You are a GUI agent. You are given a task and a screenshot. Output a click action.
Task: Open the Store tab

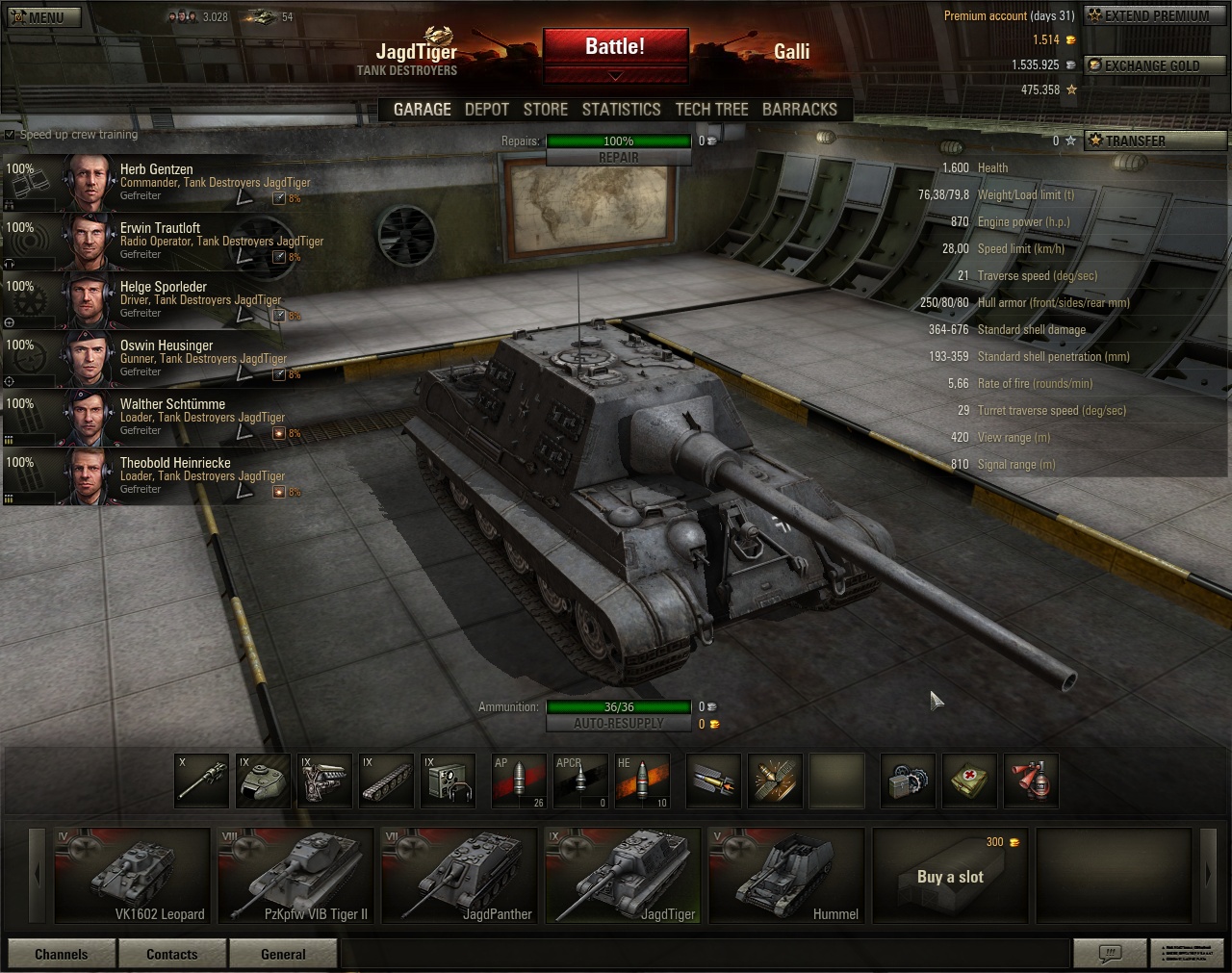tap(545, 110)
